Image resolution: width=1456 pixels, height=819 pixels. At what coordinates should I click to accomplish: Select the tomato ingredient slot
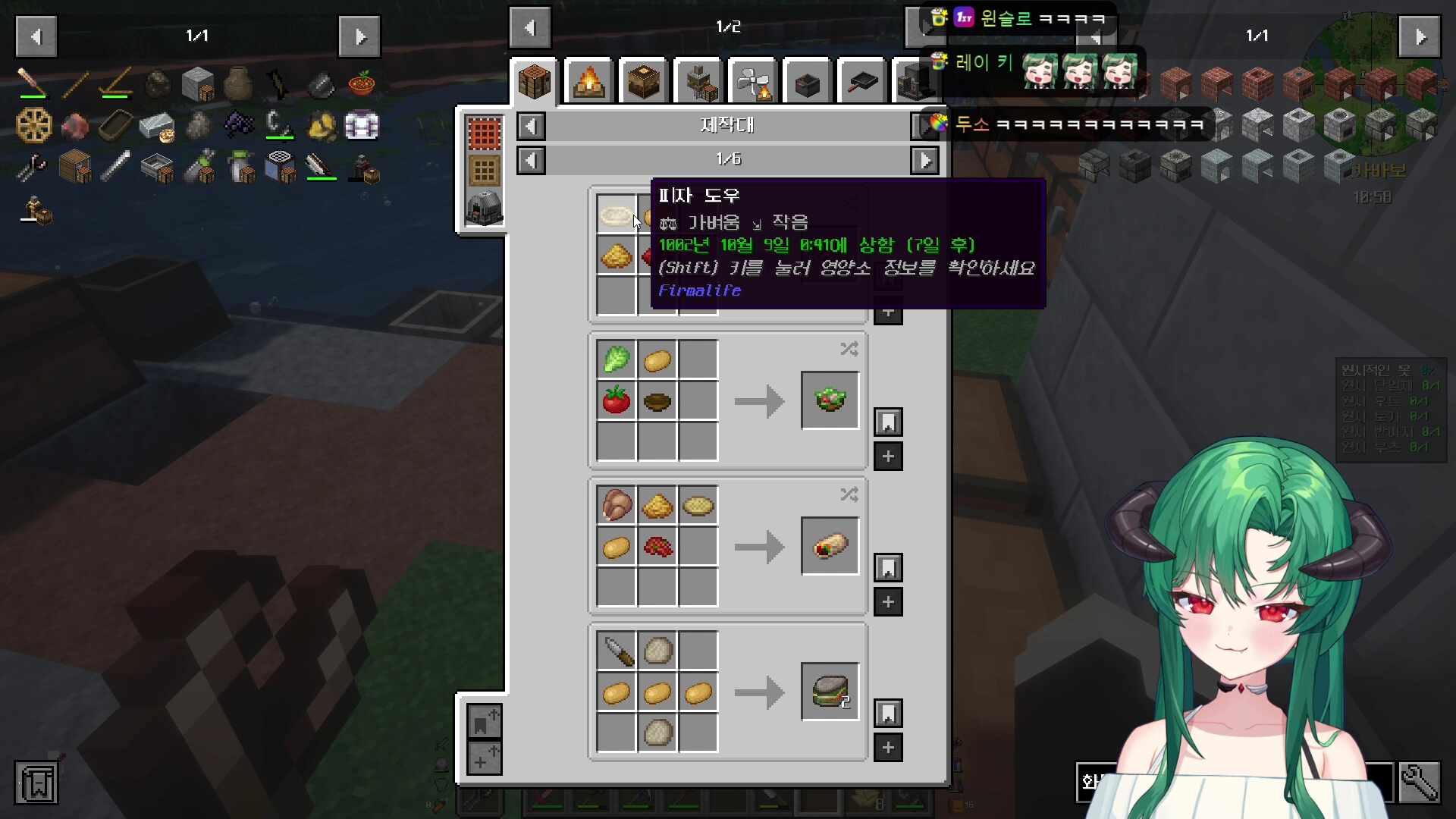click(616, 400)
